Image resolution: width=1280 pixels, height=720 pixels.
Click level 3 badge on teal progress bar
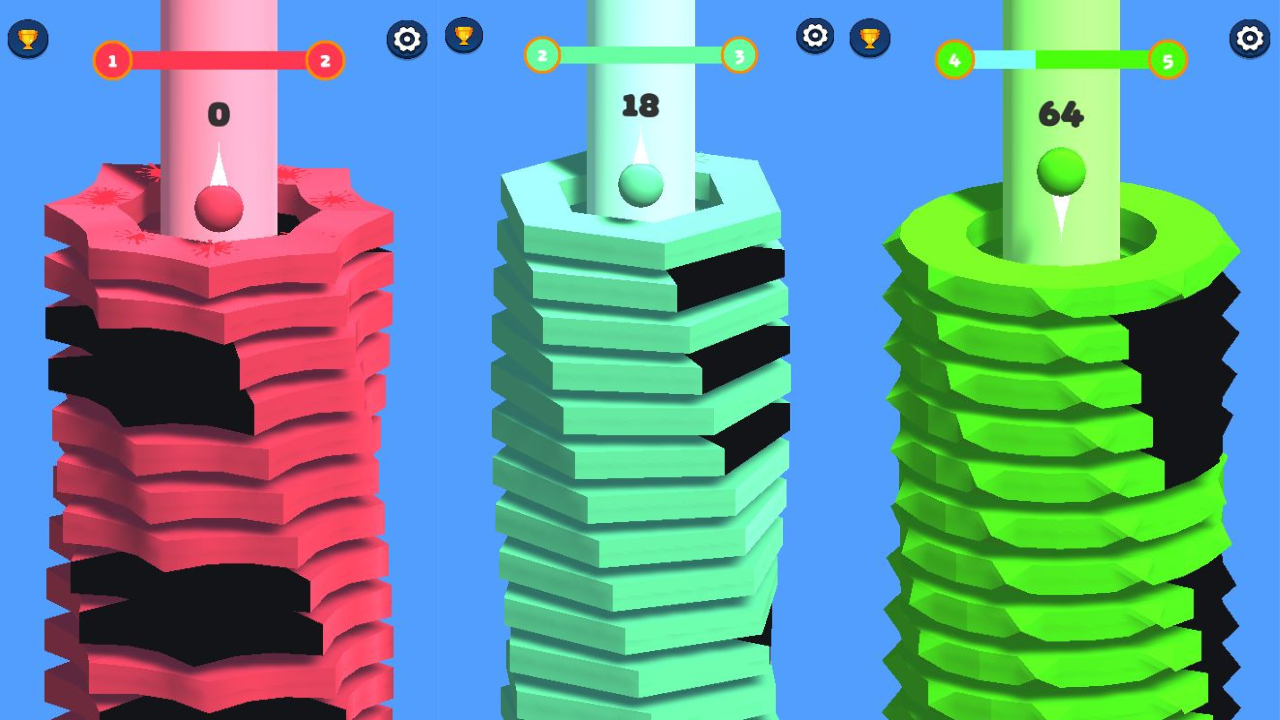click(738, 58)
